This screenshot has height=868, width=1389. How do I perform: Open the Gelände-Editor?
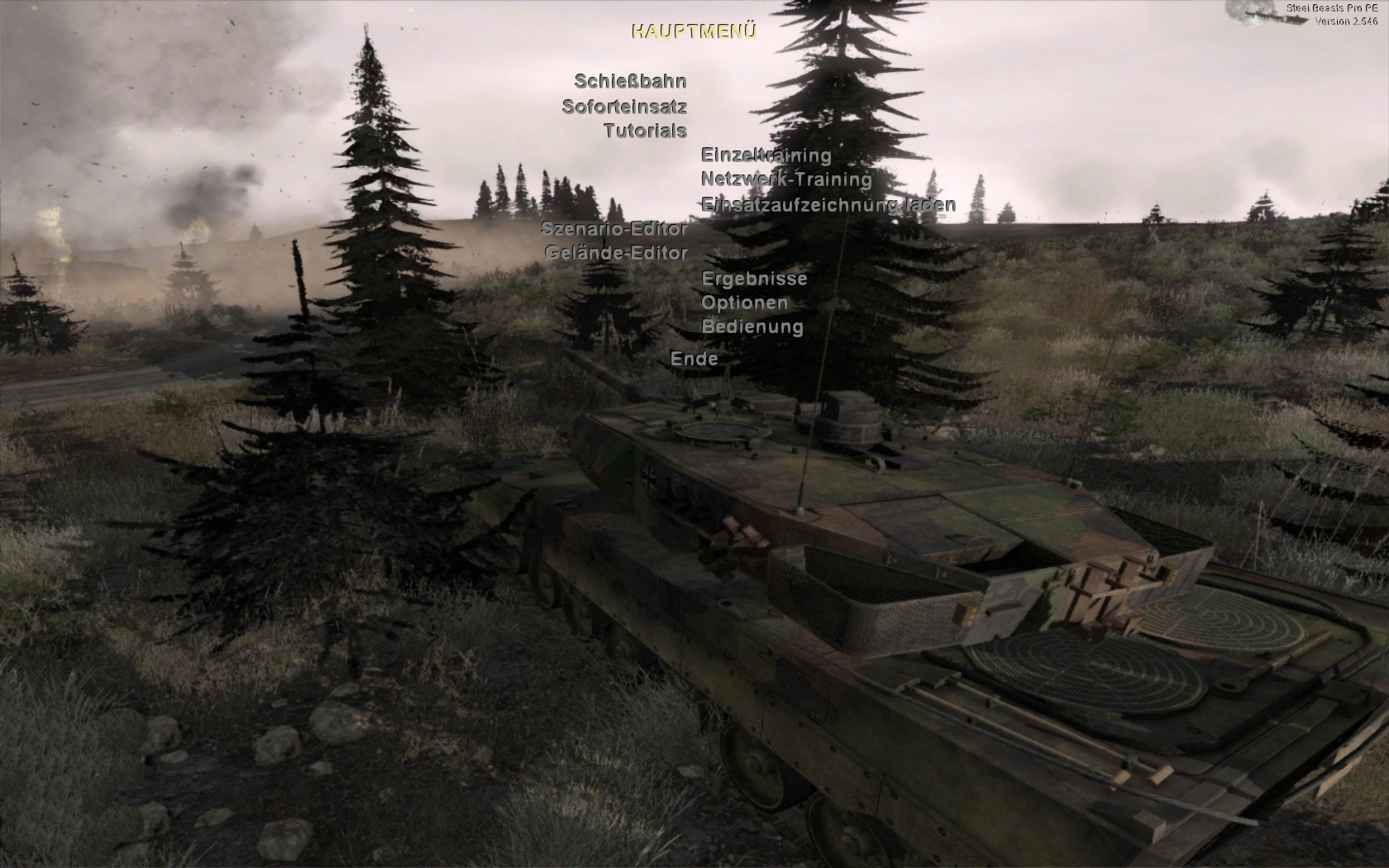(x=617, y=252)
